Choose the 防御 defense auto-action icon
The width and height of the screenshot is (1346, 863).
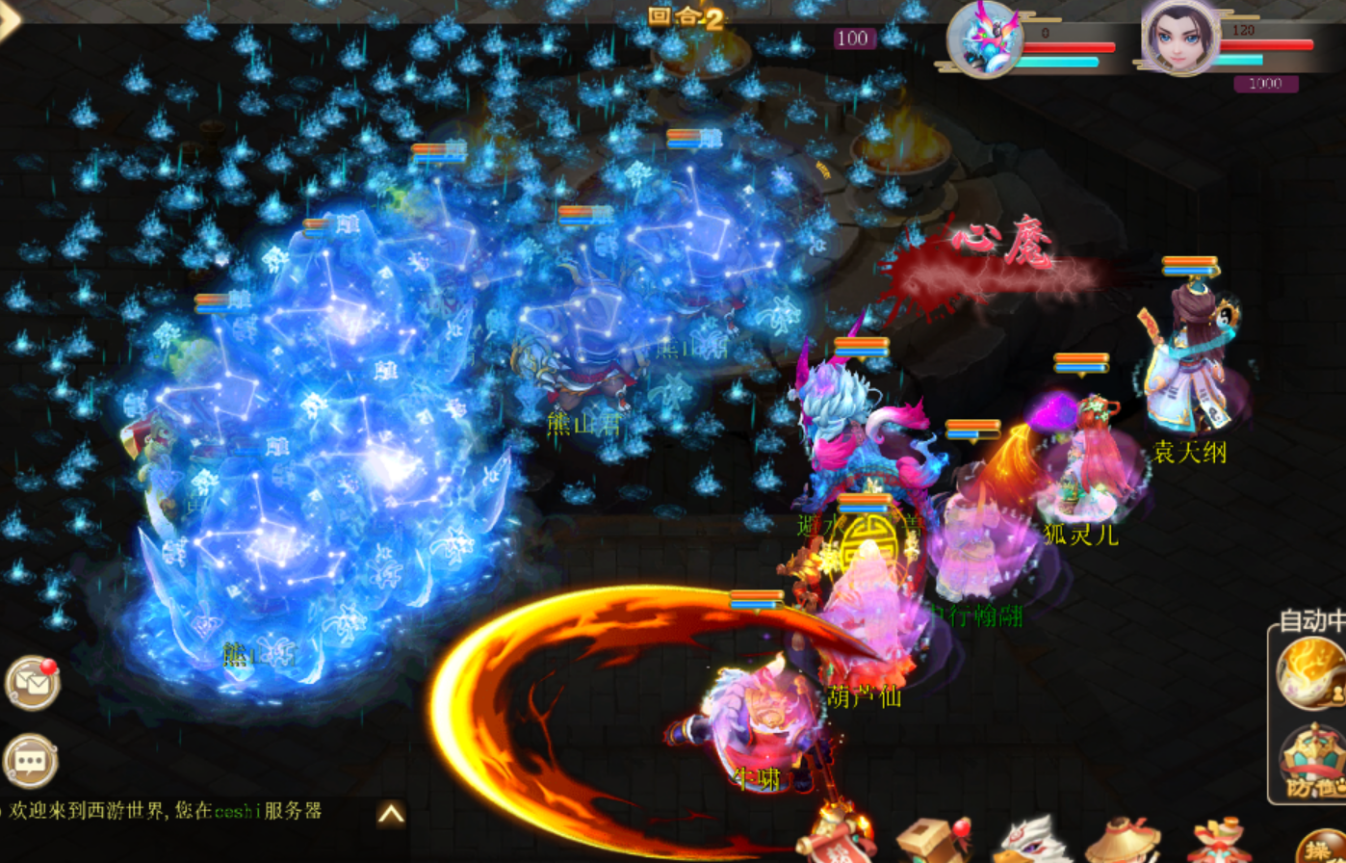point(1312,762)
